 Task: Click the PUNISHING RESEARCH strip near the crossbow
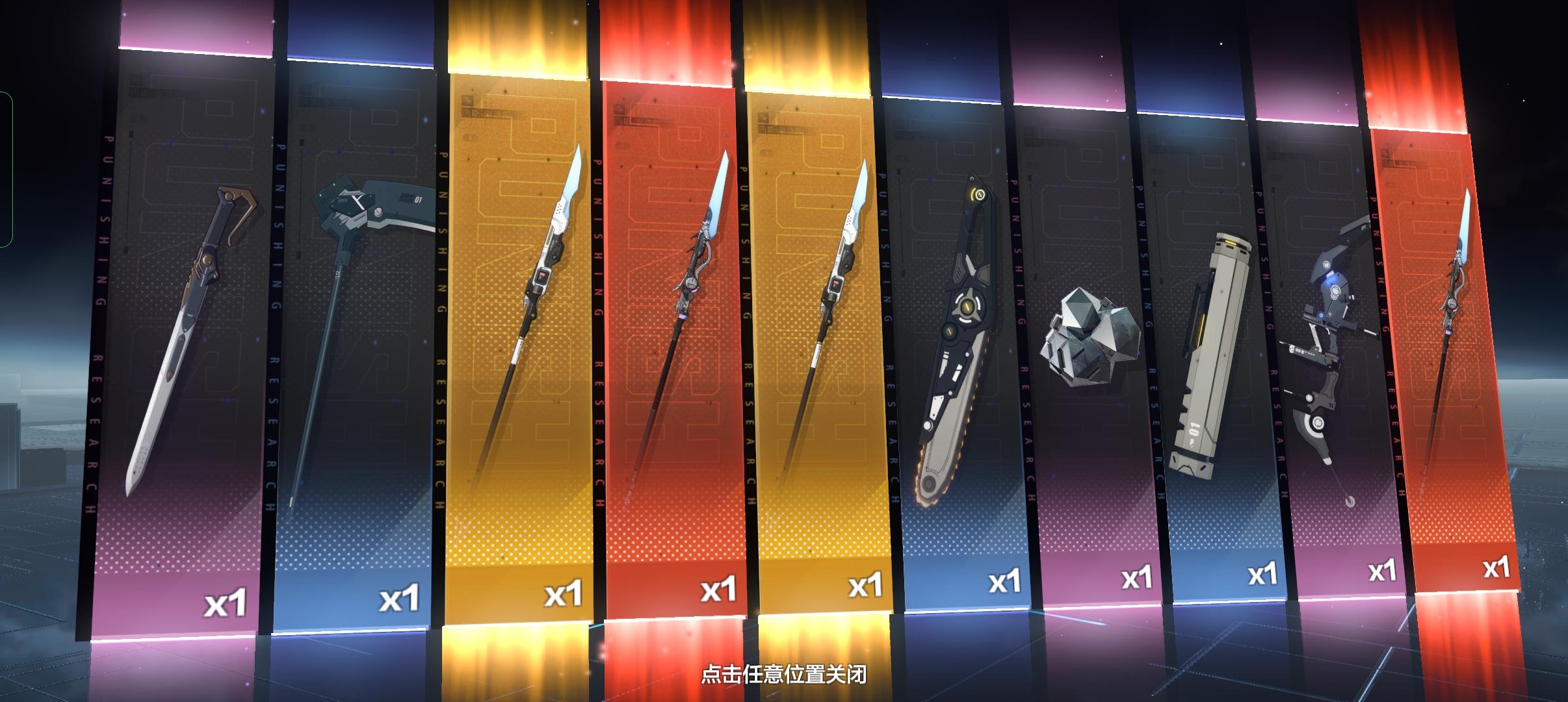1271,325
